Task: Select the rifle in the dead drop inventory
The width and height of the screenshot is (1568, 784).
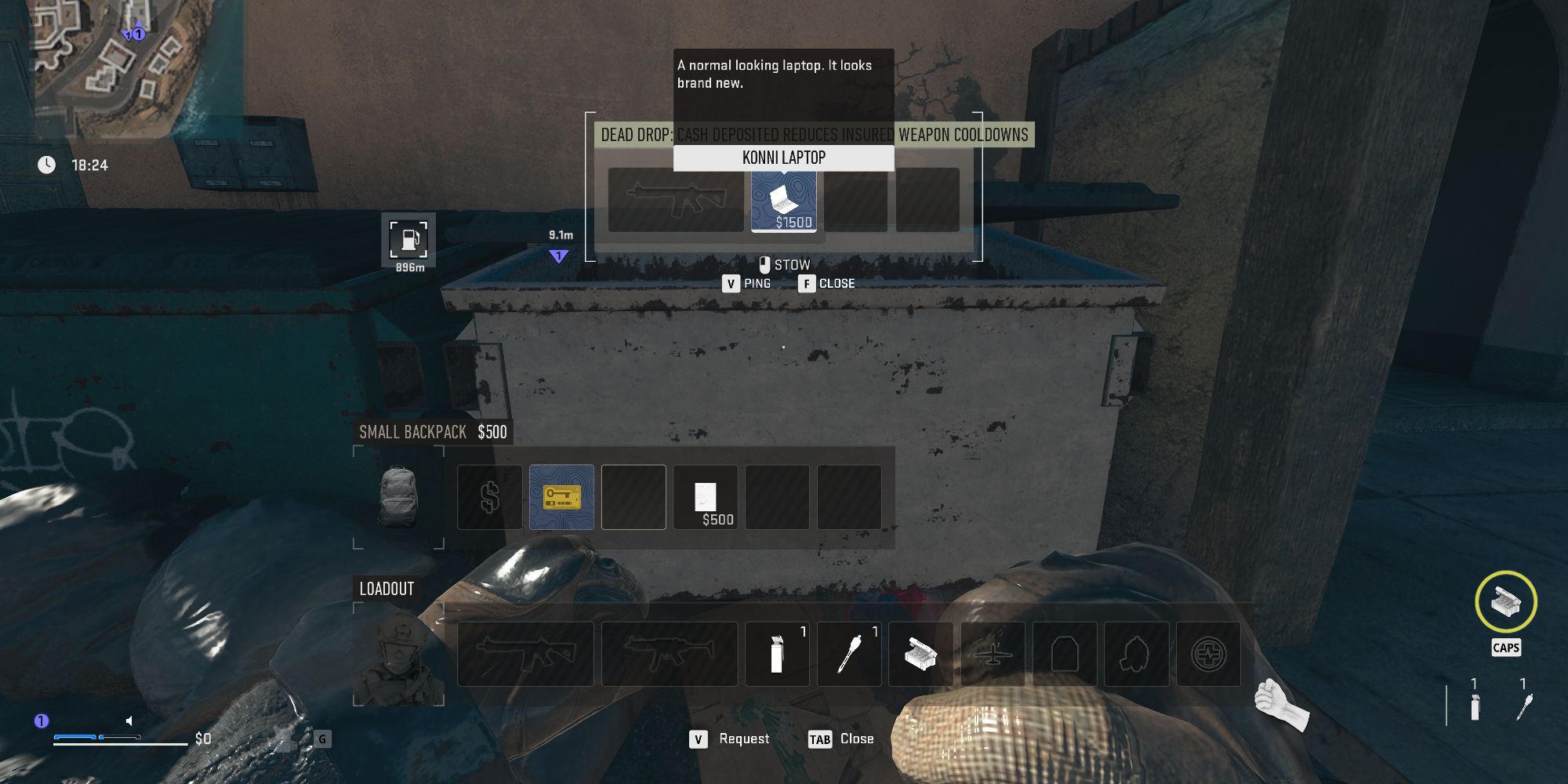Action: tap(675, 200)
